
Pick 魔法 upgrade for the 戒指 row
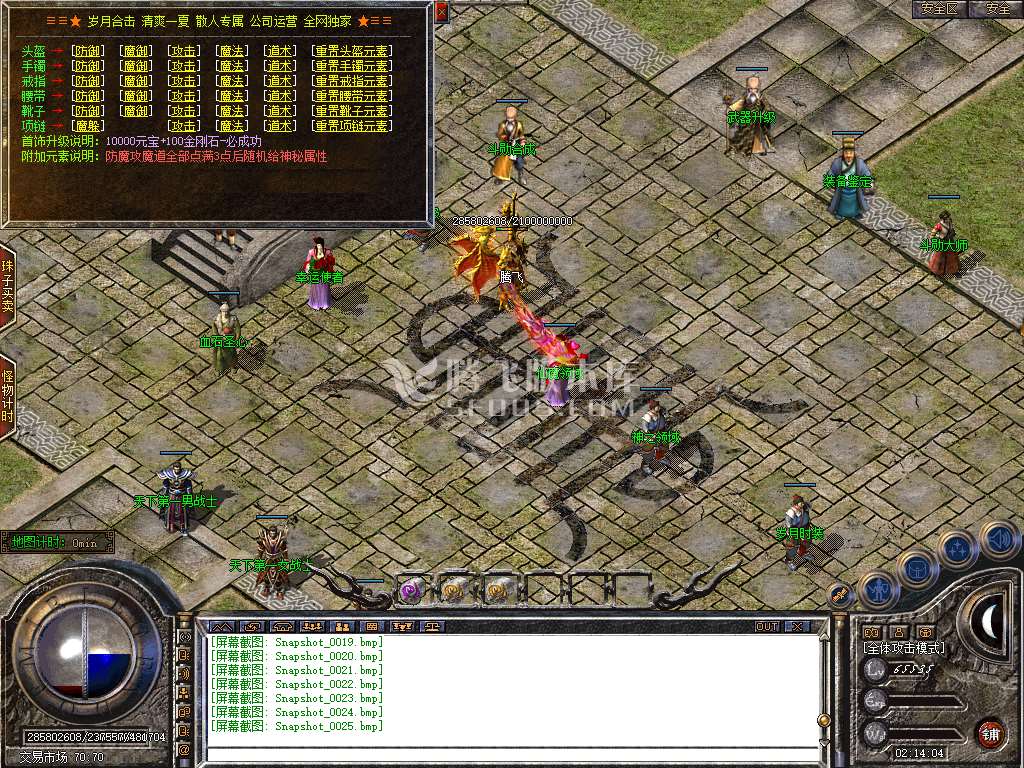[x=232, y=81]
